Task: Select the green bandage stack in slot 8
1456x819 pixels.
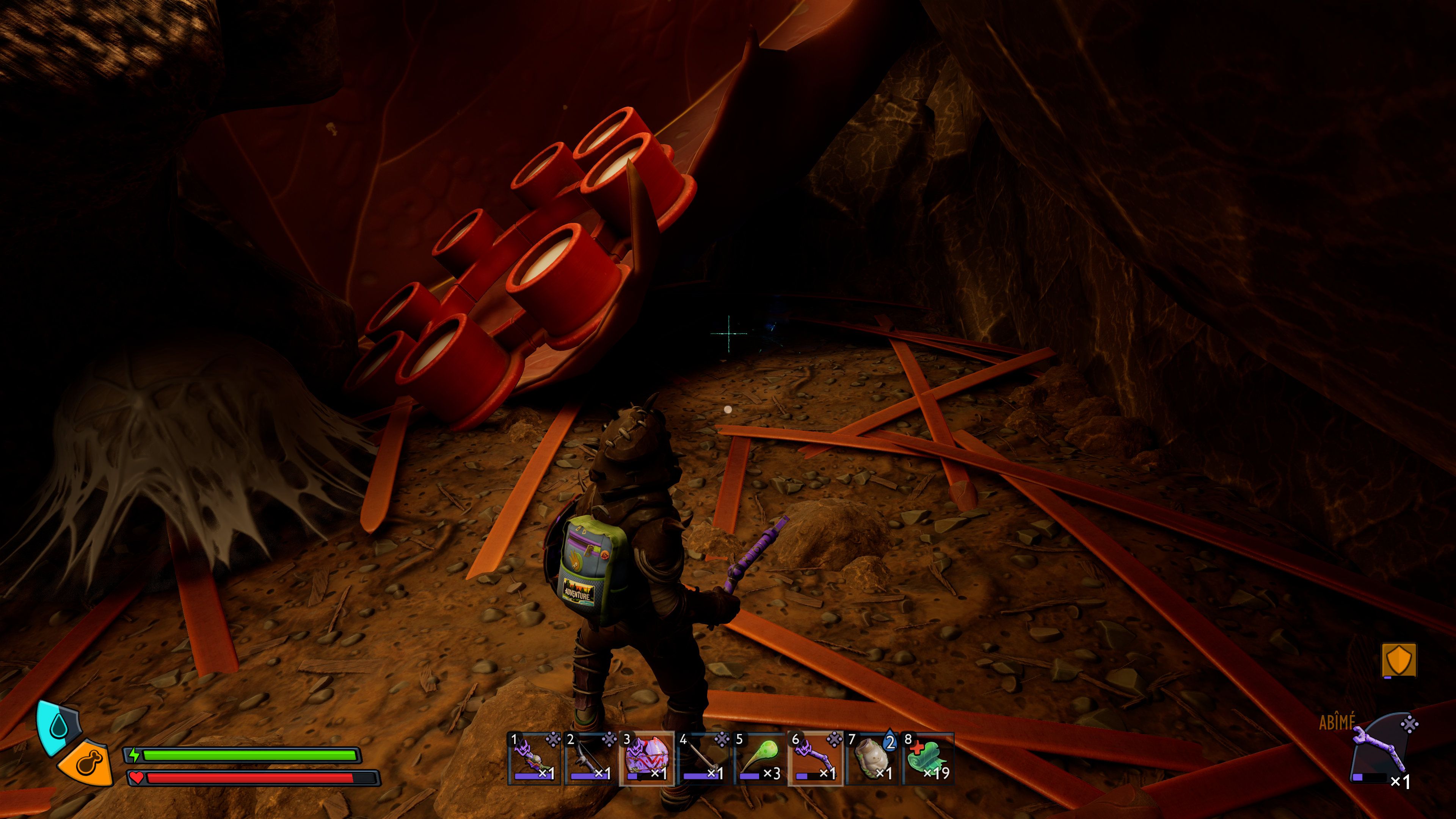Action: pos(928,758)
